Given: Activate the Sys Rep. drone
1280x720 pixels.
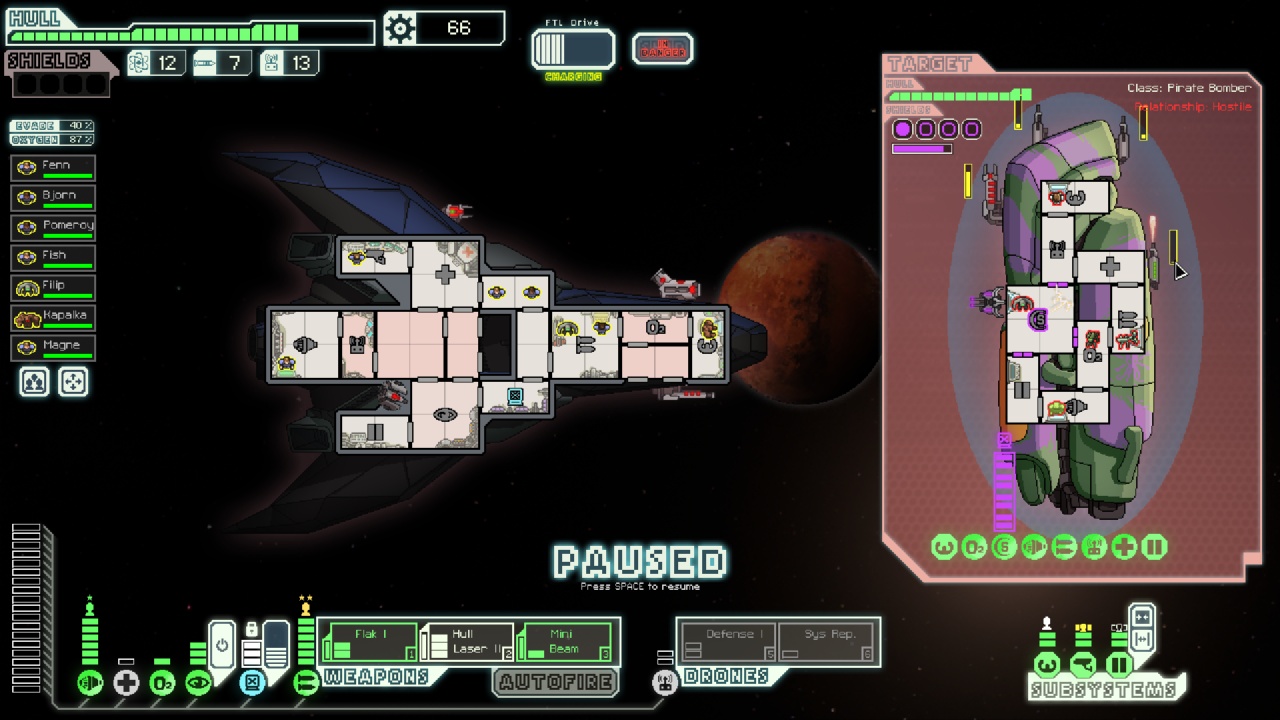Looking at the screenshot, I should click(830, 642).
